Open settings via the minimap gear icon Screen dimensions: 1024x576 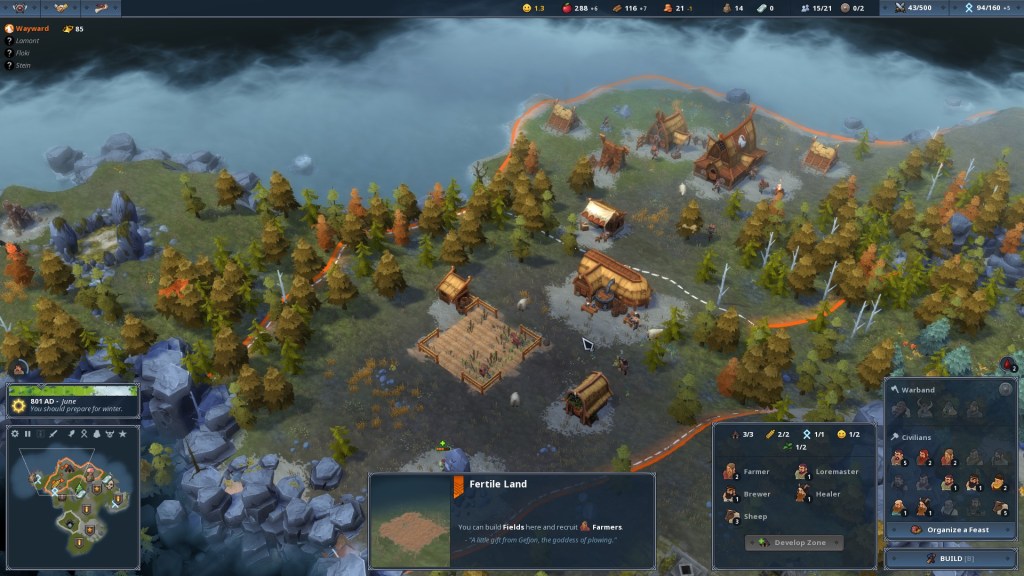15,433
